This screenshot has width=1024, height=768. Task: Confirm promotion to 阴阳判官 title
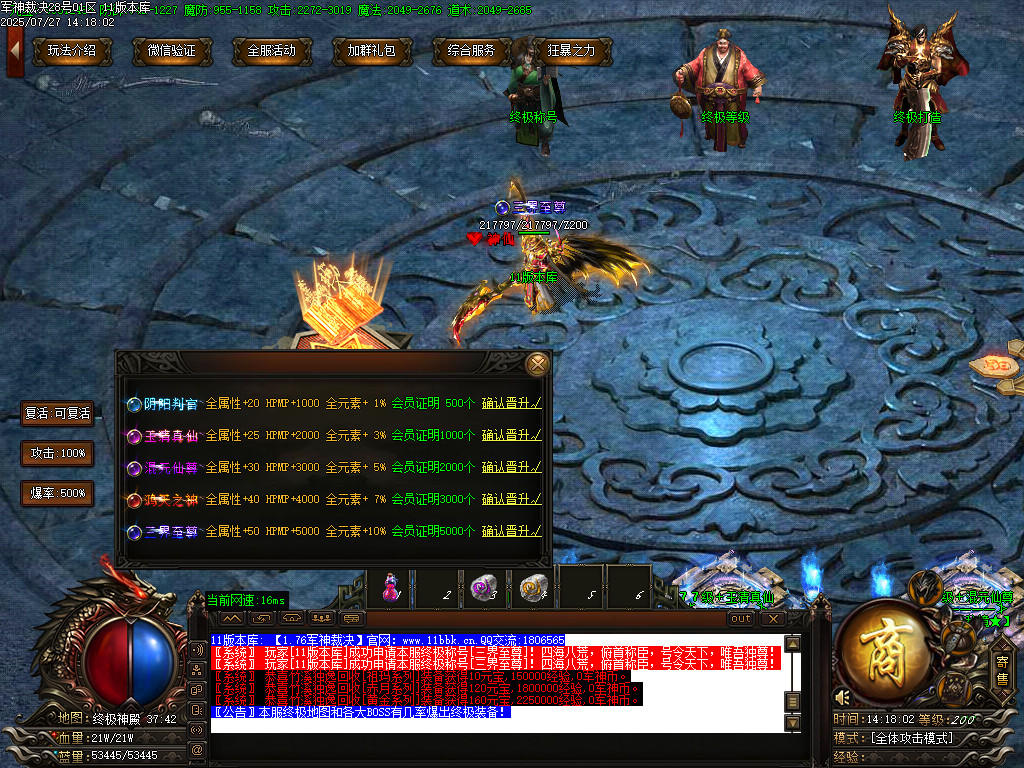click(511, 404)
